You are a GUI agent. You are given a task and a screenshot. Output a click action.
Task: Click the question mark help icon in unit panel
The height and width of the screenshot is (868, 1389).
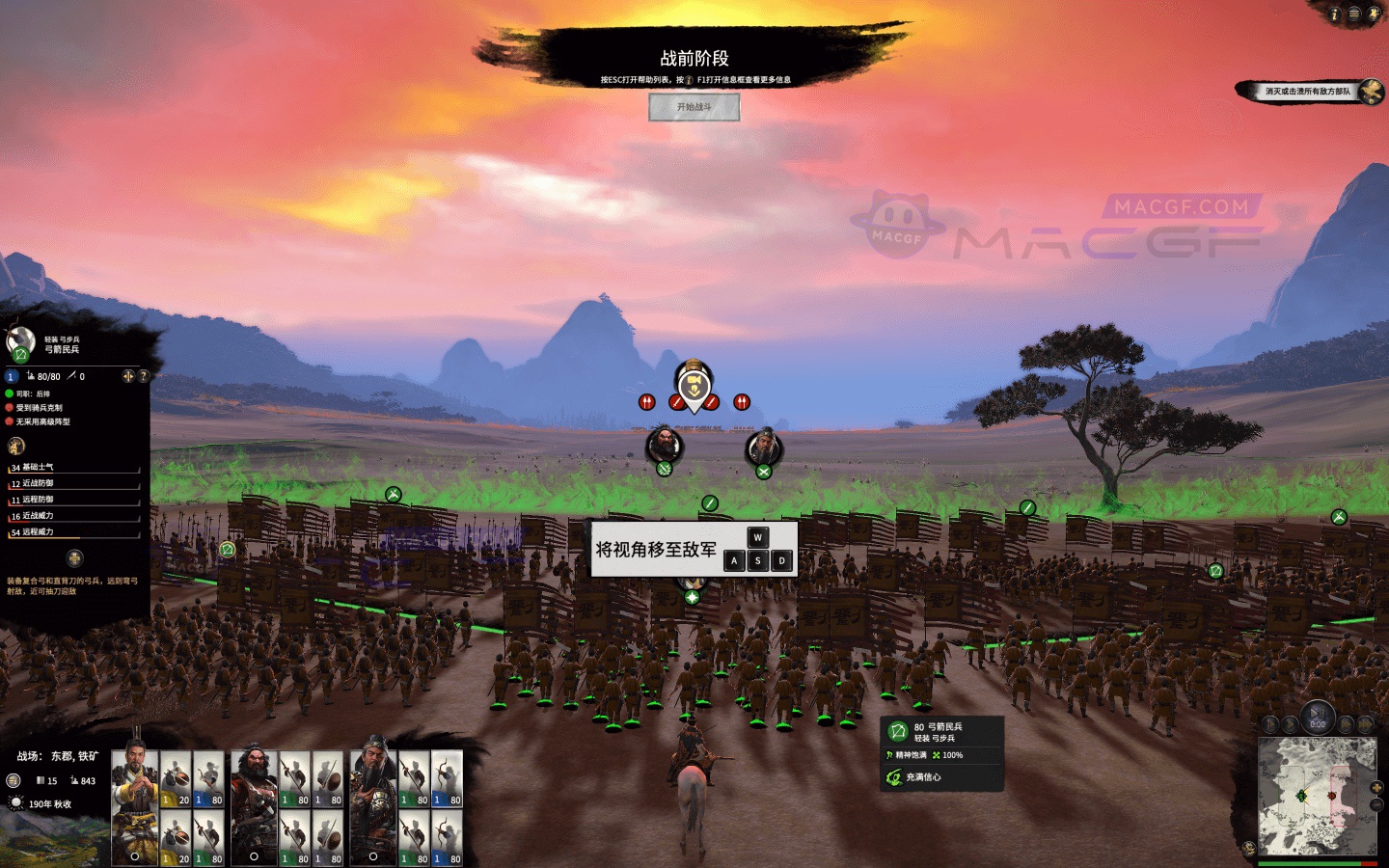pyautogui.click(x=144, y=375)
